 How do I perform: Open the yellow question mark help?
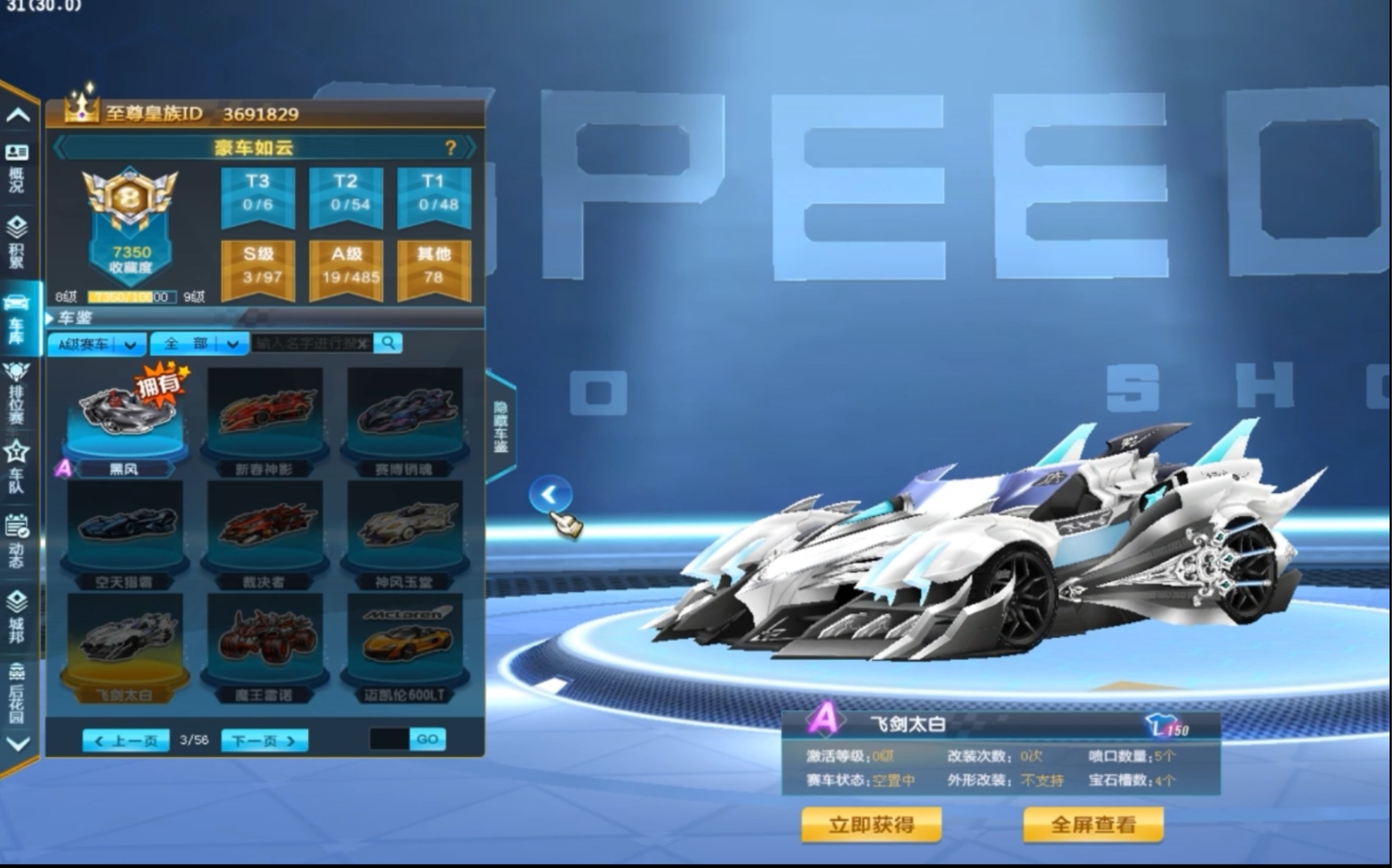coord(450,148)
